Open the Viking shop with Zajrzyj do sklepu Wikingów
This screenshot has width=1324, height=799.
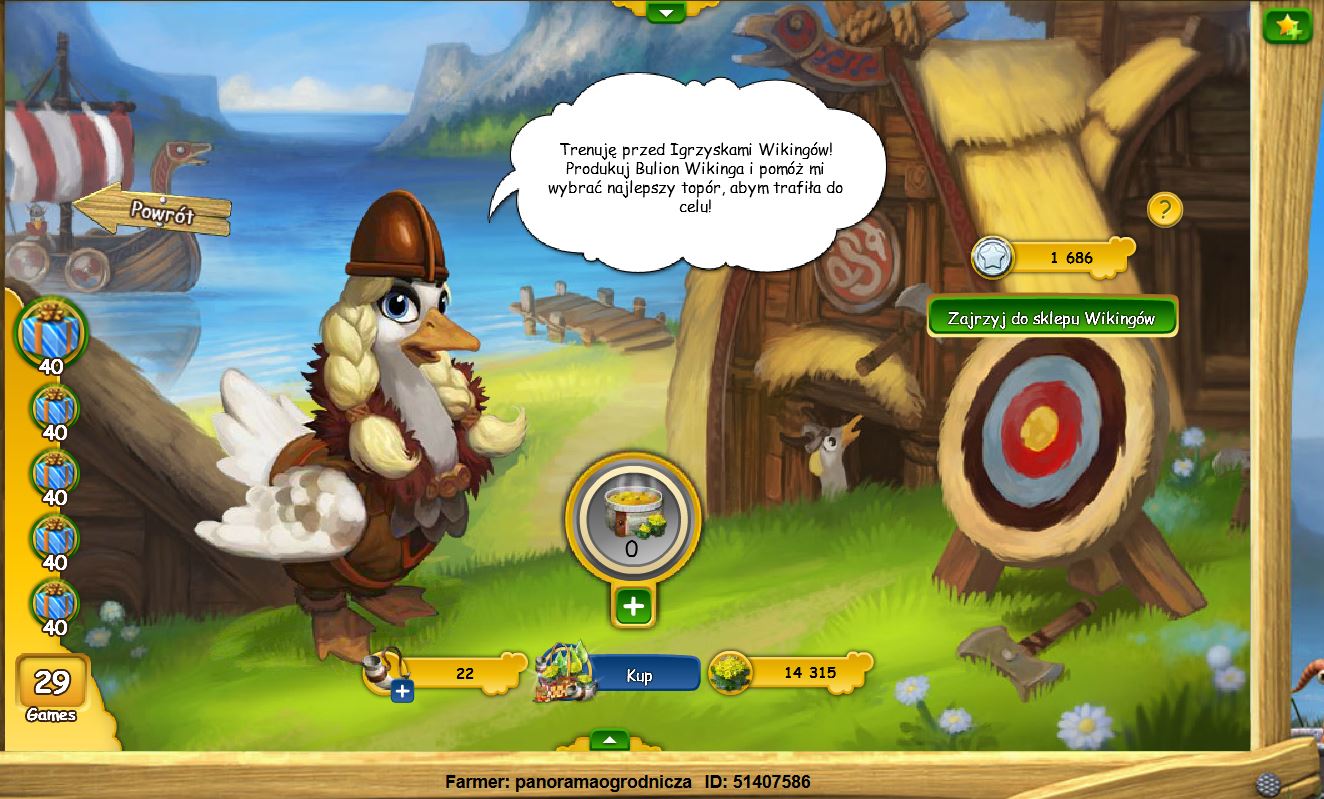tap(1052, 318)
